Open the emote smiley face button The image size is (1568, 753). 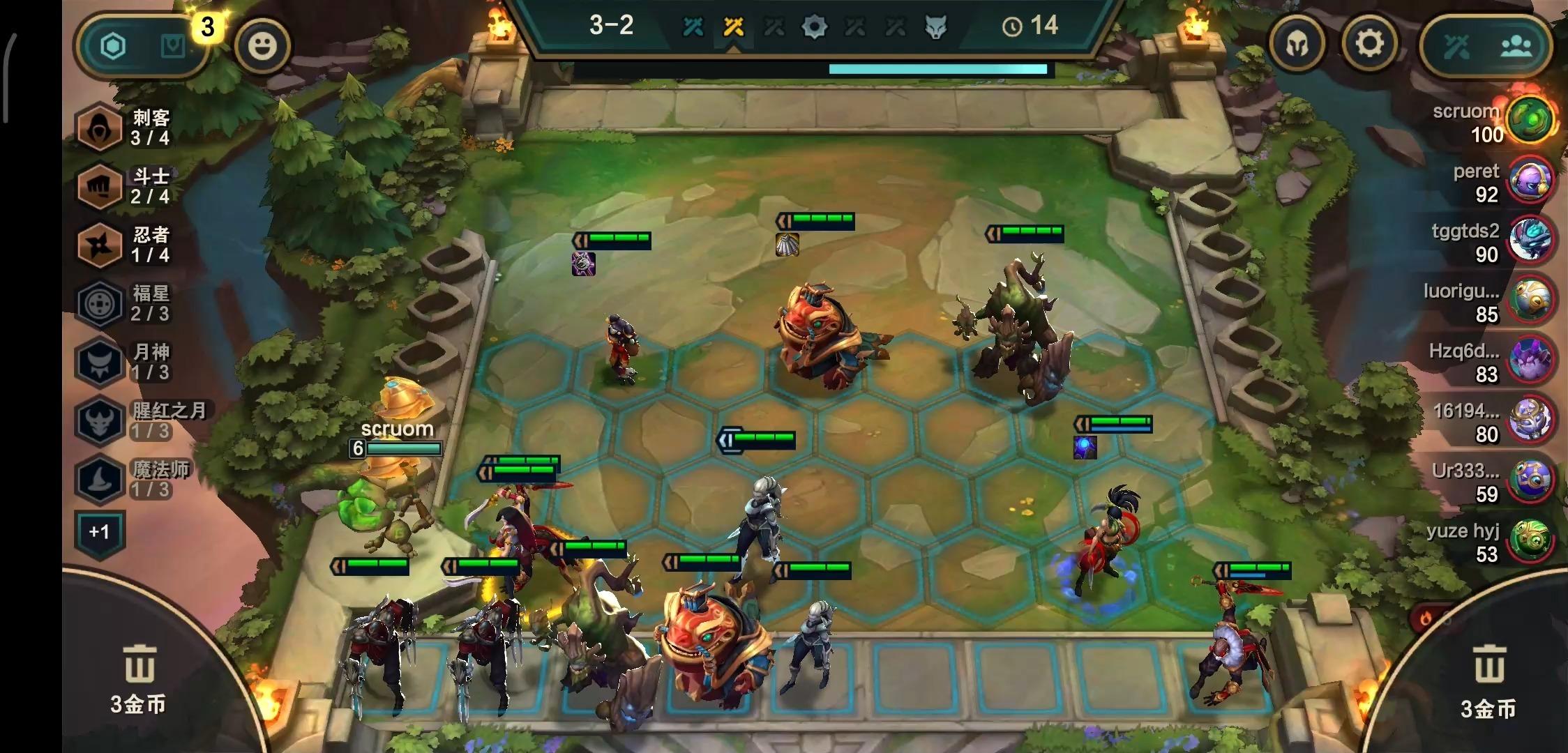(x=262, y=46)
